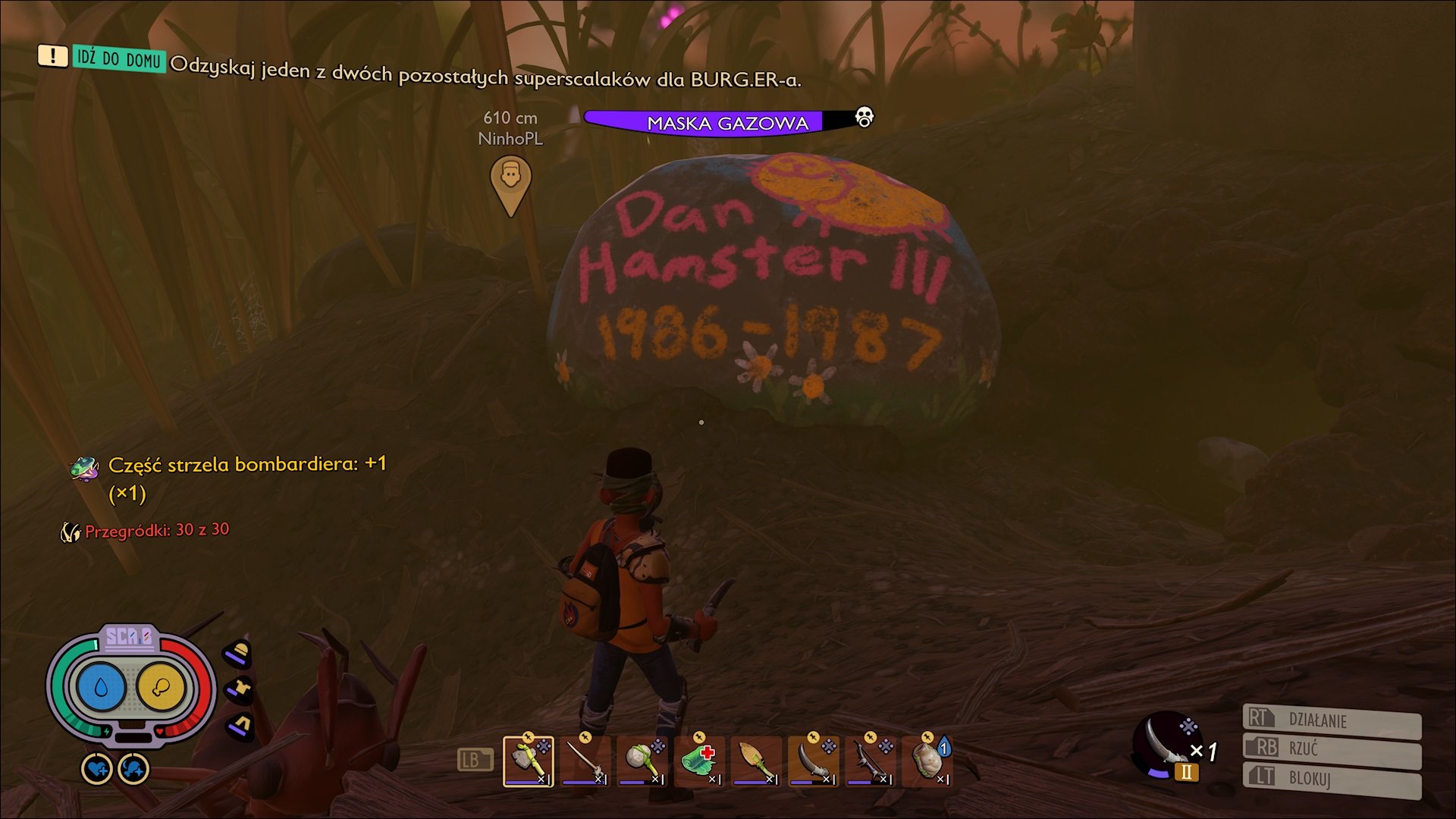This screenshot has height=819, width=1456.
Task: Equip the curved dagger hotbar slot
Action: coord(812,761)
